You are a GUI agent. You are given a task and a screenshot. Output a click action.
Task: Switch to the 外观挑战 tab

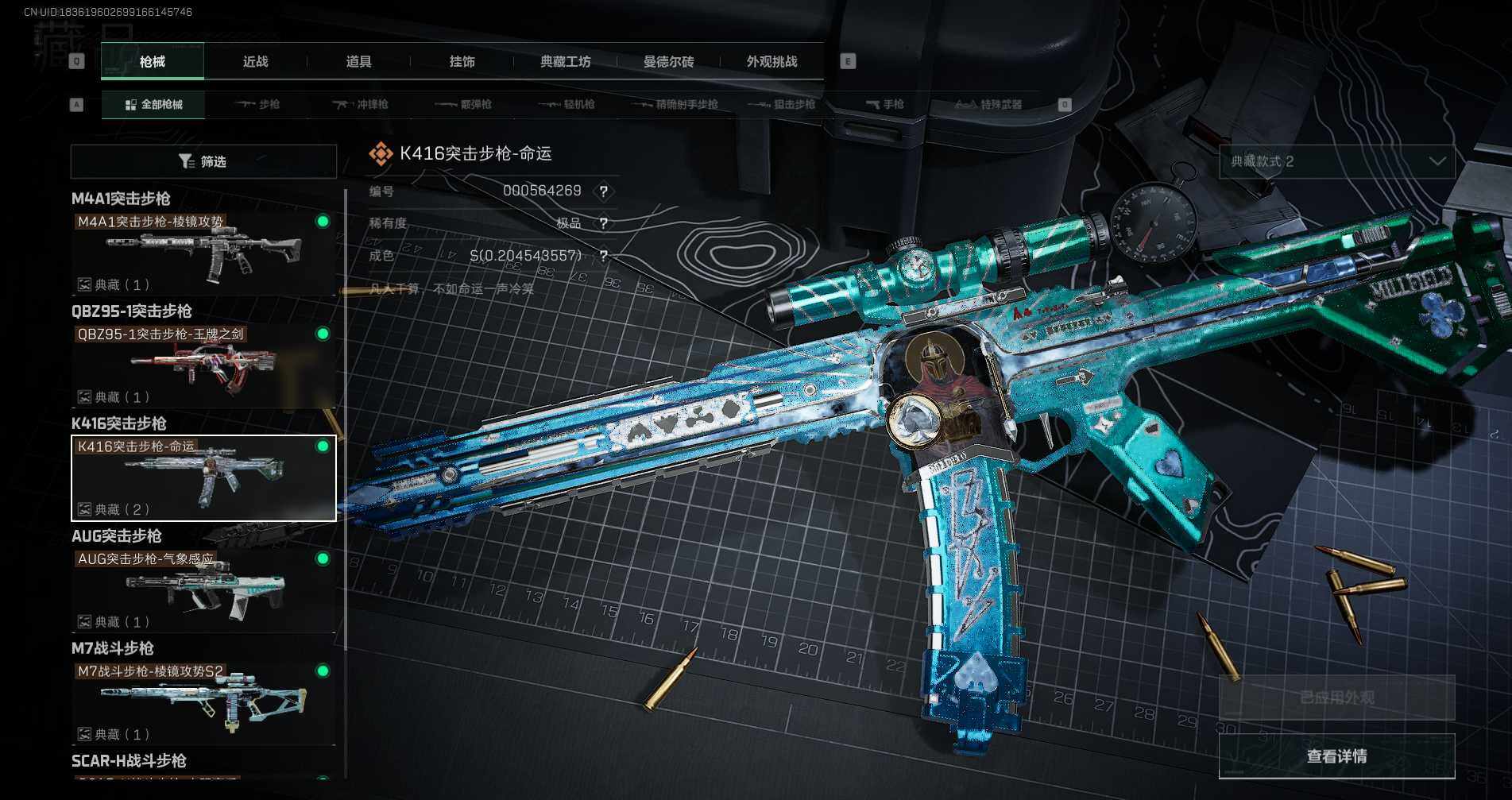(771, 62)
